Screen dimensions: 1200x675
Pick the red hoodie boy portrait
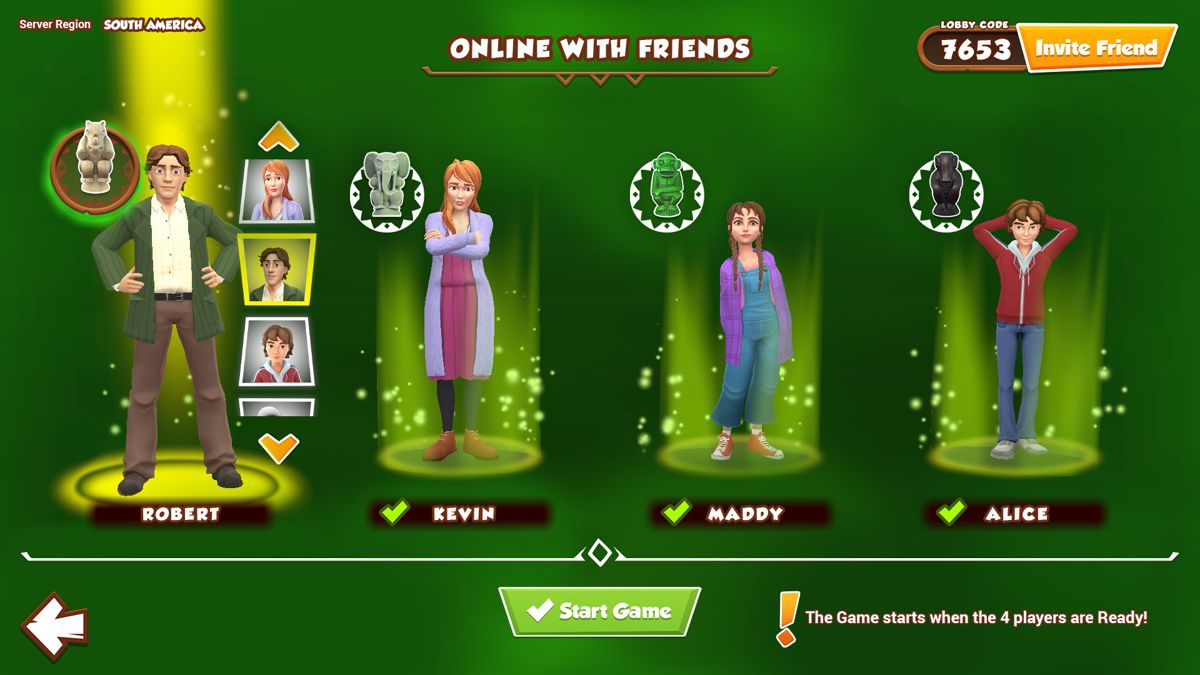(277, 351)
